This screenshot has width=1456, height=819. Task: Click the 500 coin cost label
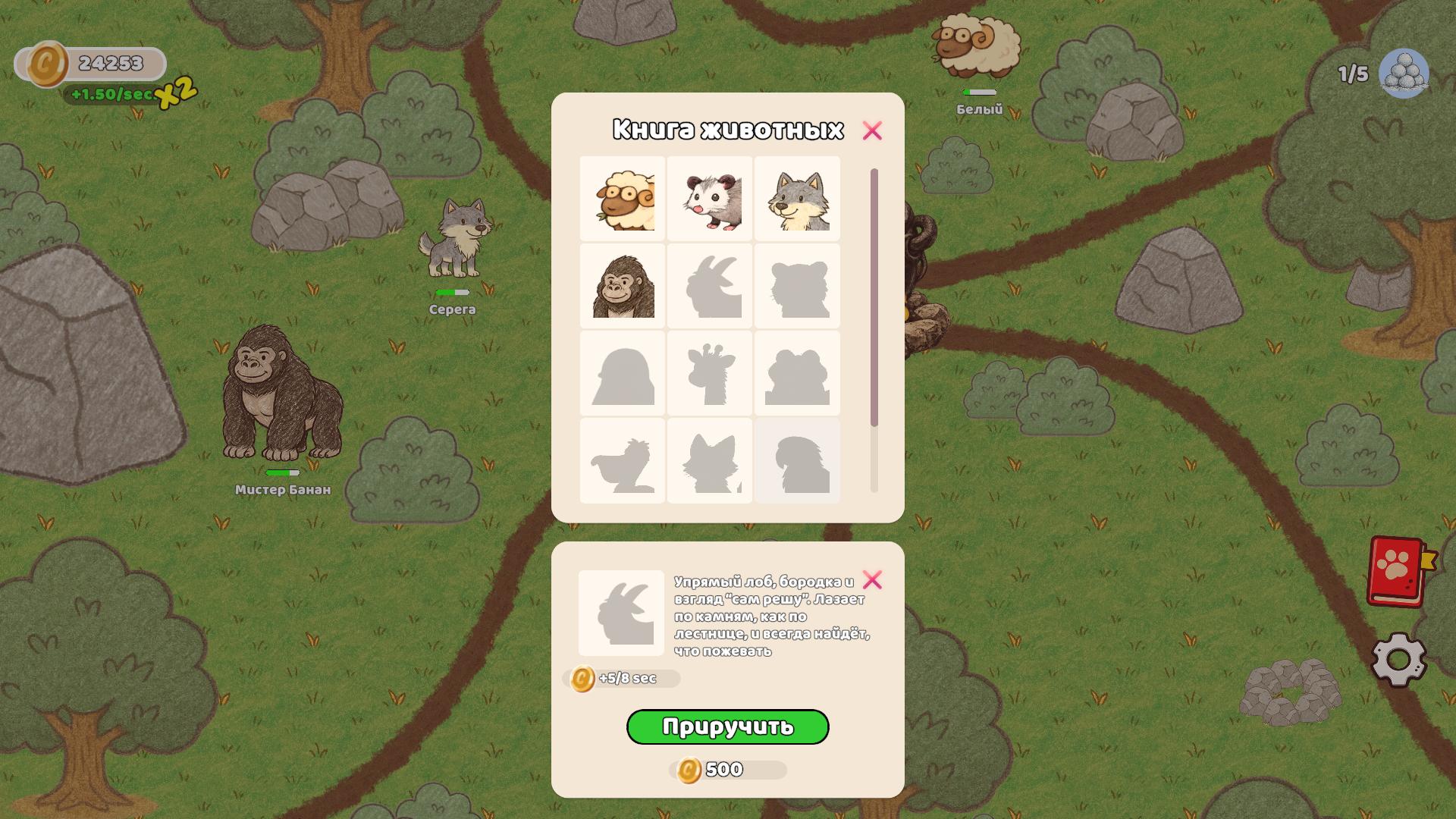[x=726, y=768]
